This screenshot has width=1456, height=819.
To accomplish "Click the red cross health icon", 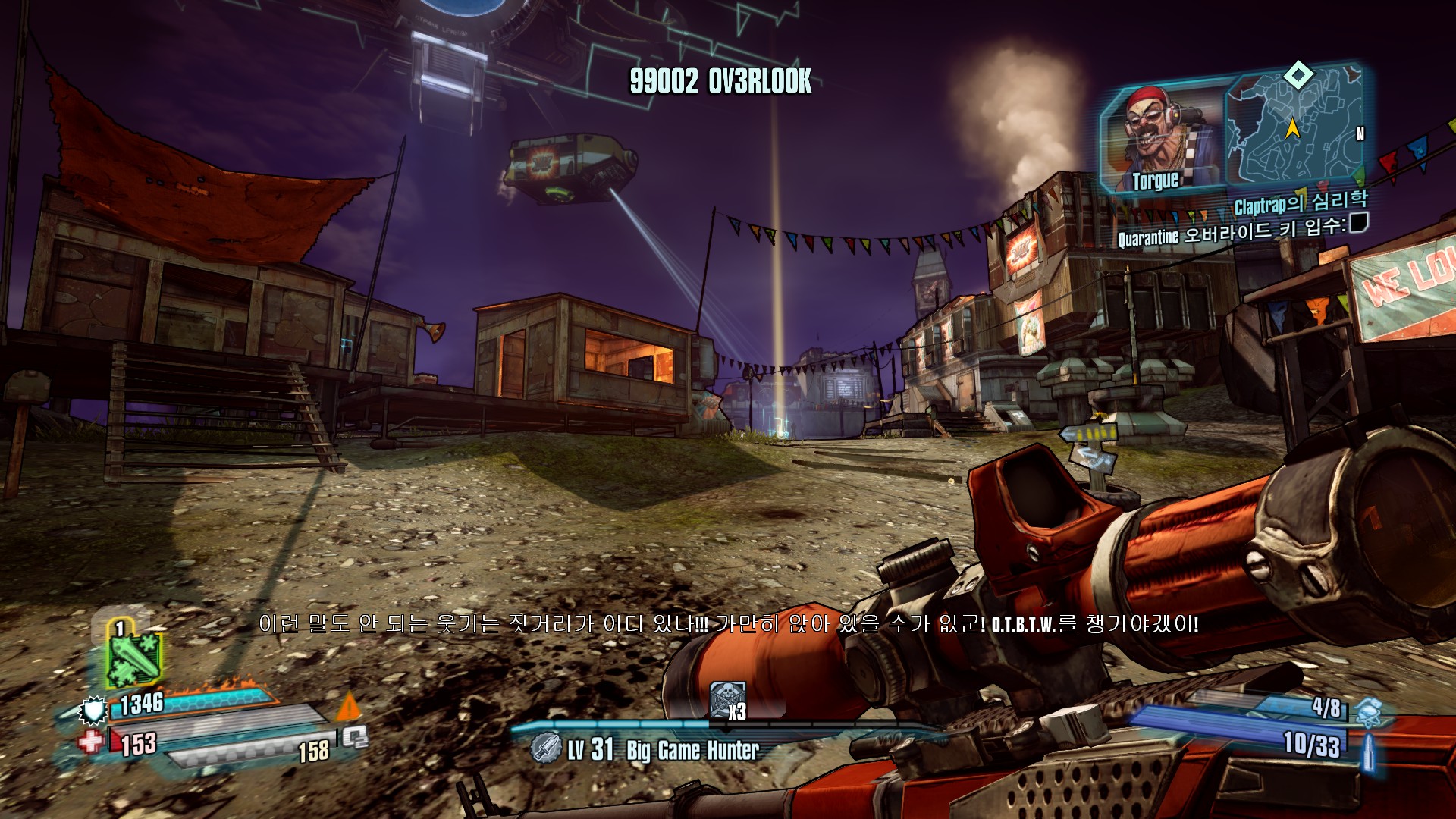I will coord(91,742).
